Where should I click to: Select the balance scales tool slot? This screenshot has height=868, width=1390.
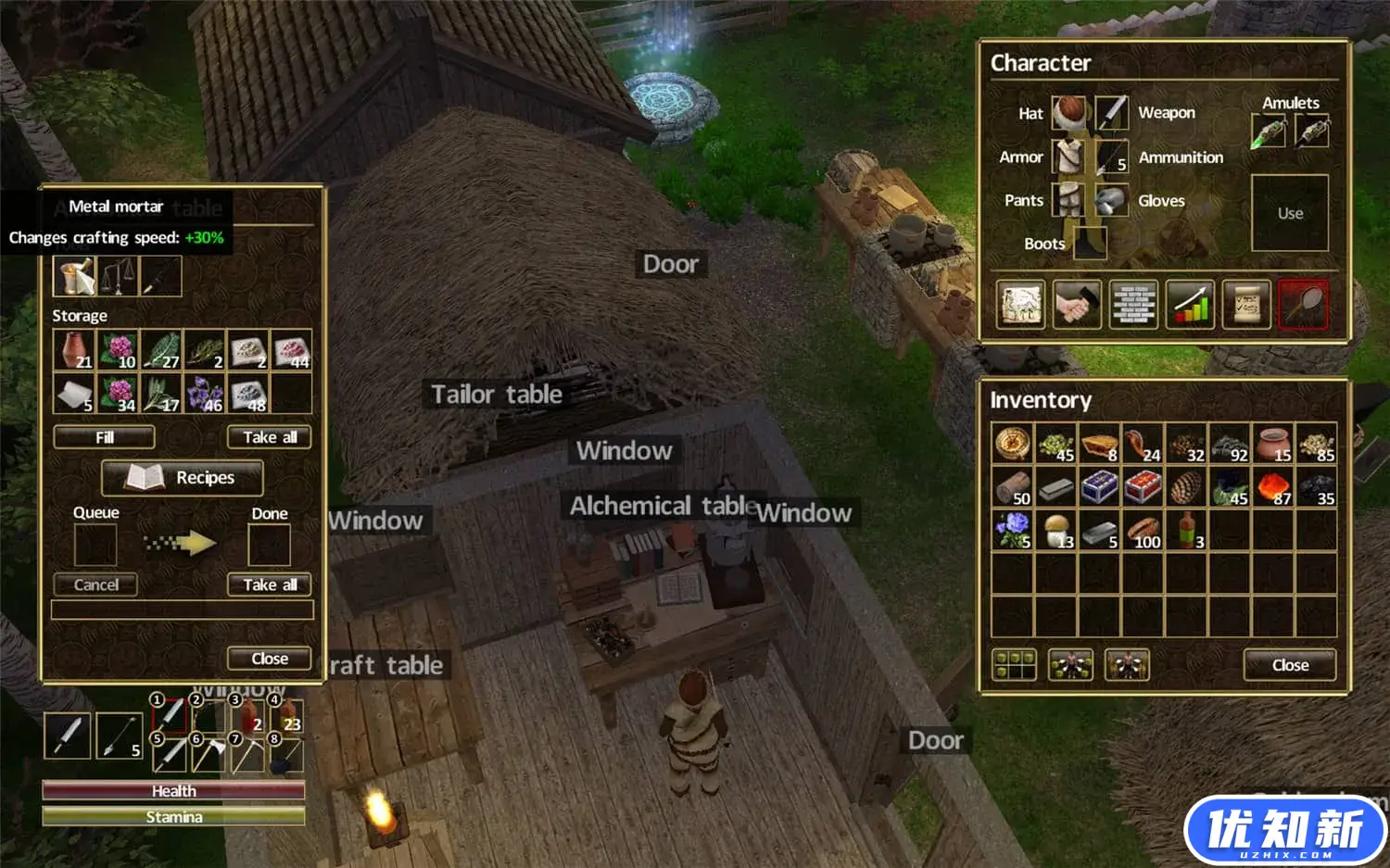[x=117, y=276]
